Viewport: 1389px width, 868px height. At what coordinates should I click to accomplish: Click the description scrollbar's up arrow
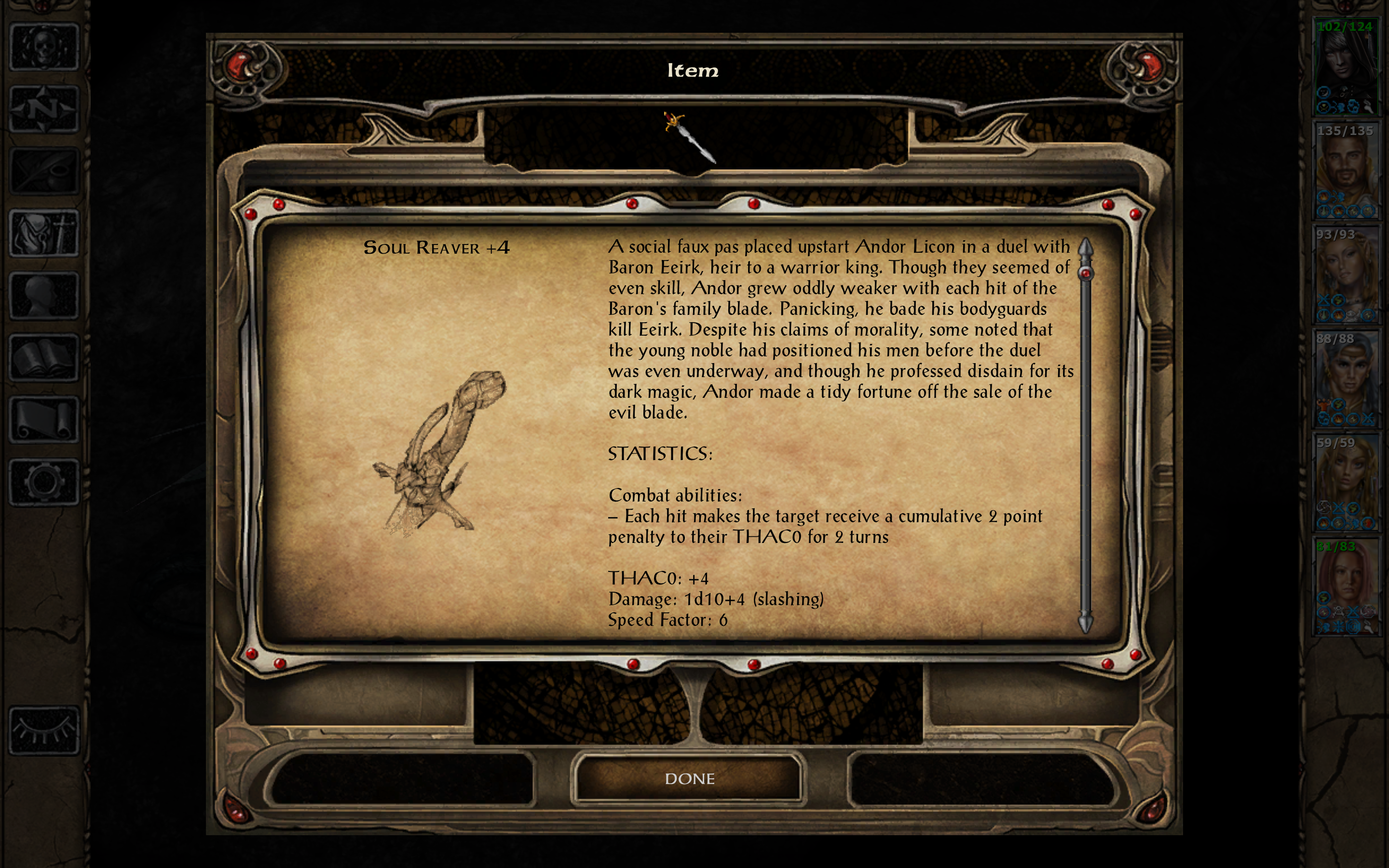(1085, 248)
